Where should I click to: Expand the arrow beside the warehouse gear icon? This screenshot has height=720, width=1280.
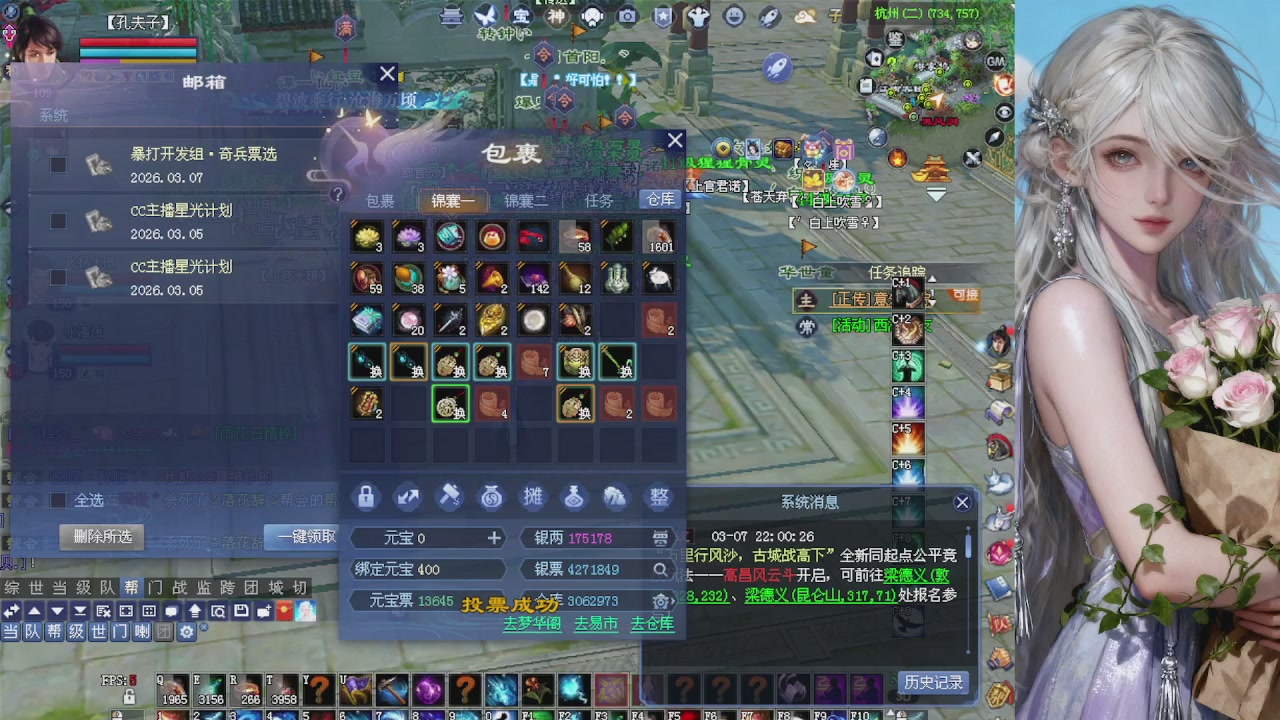(x=672, y=602)
